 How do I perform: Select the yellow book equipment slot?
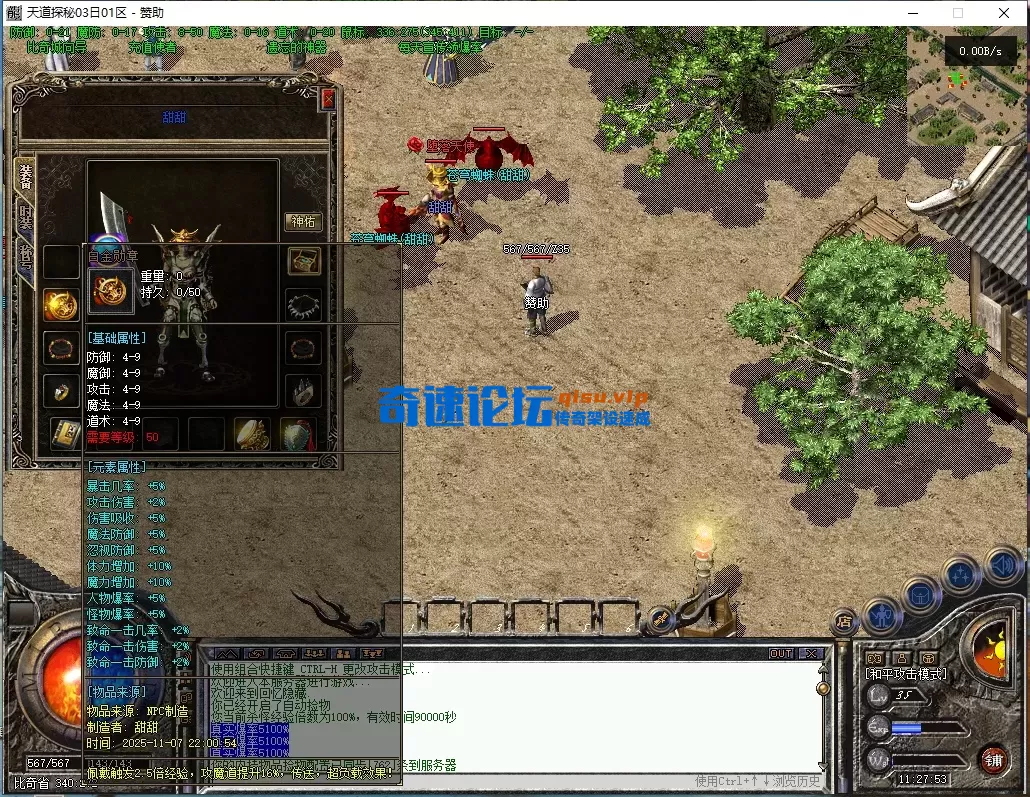[x=65, y=434]
